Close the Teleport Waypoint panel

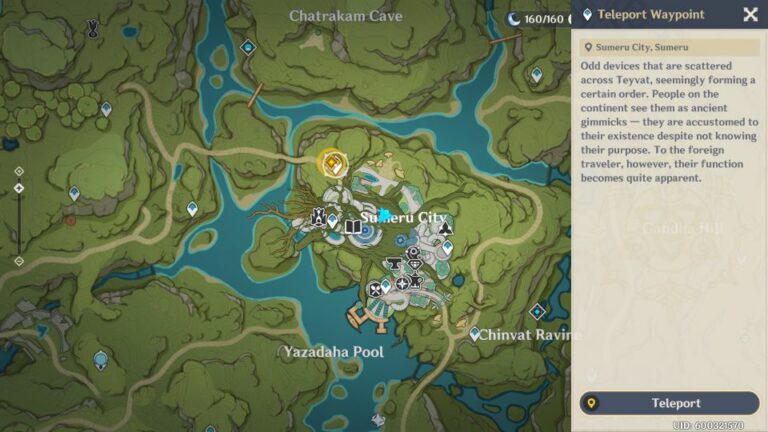[x=750, y=14]
